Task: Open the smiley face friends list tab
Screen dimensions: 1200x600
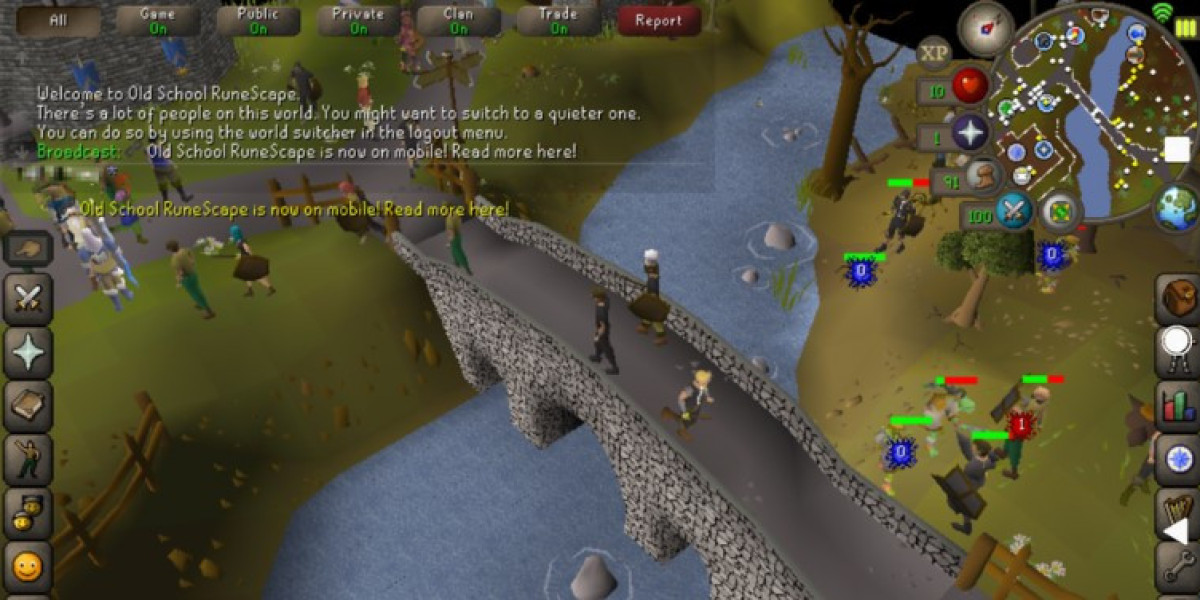Action: click(x=26, y=568)
